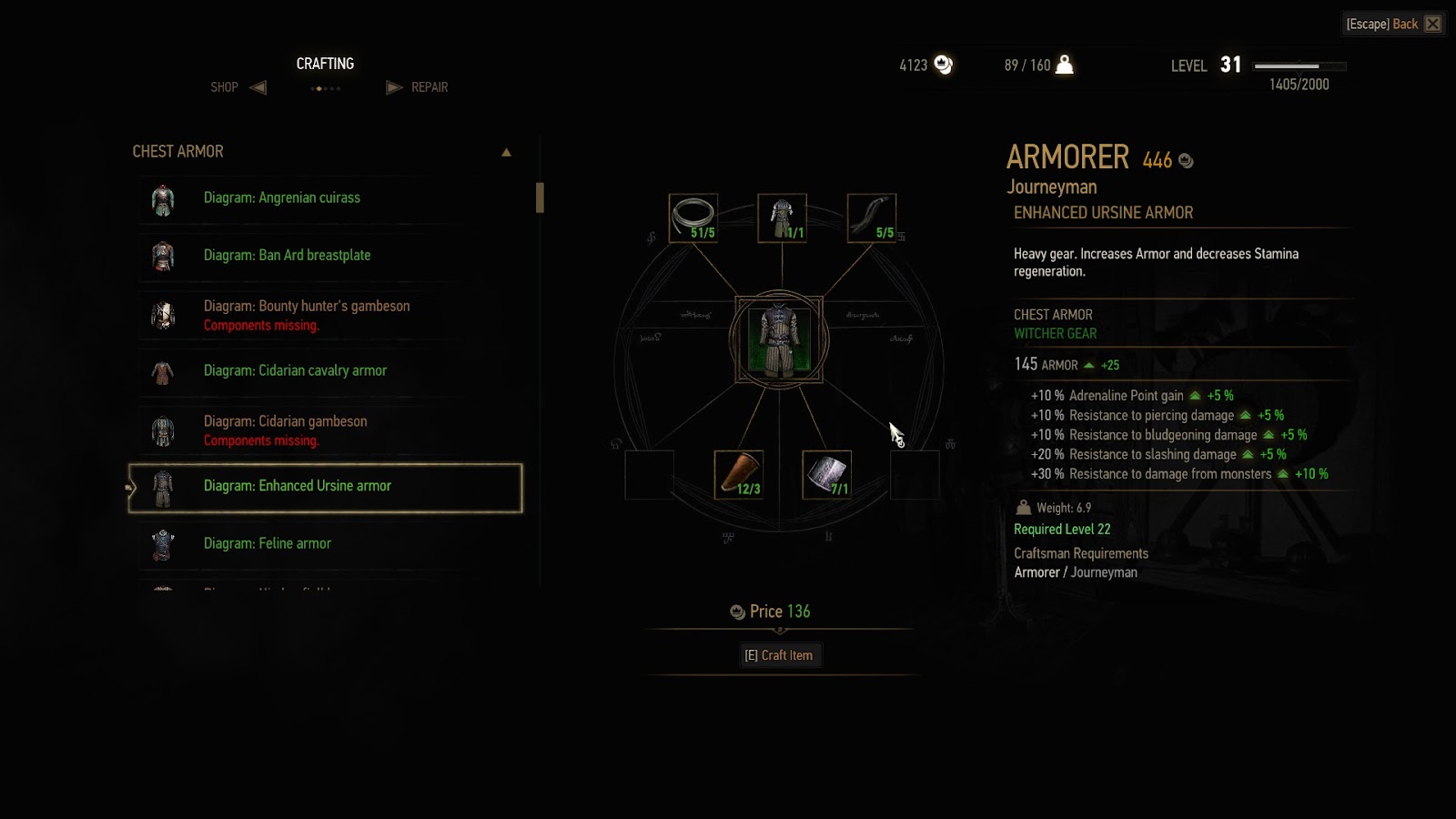Select the coiled wire ingredient slot
The width and height of the screenshot is (1456, 819).
(693, 217)
